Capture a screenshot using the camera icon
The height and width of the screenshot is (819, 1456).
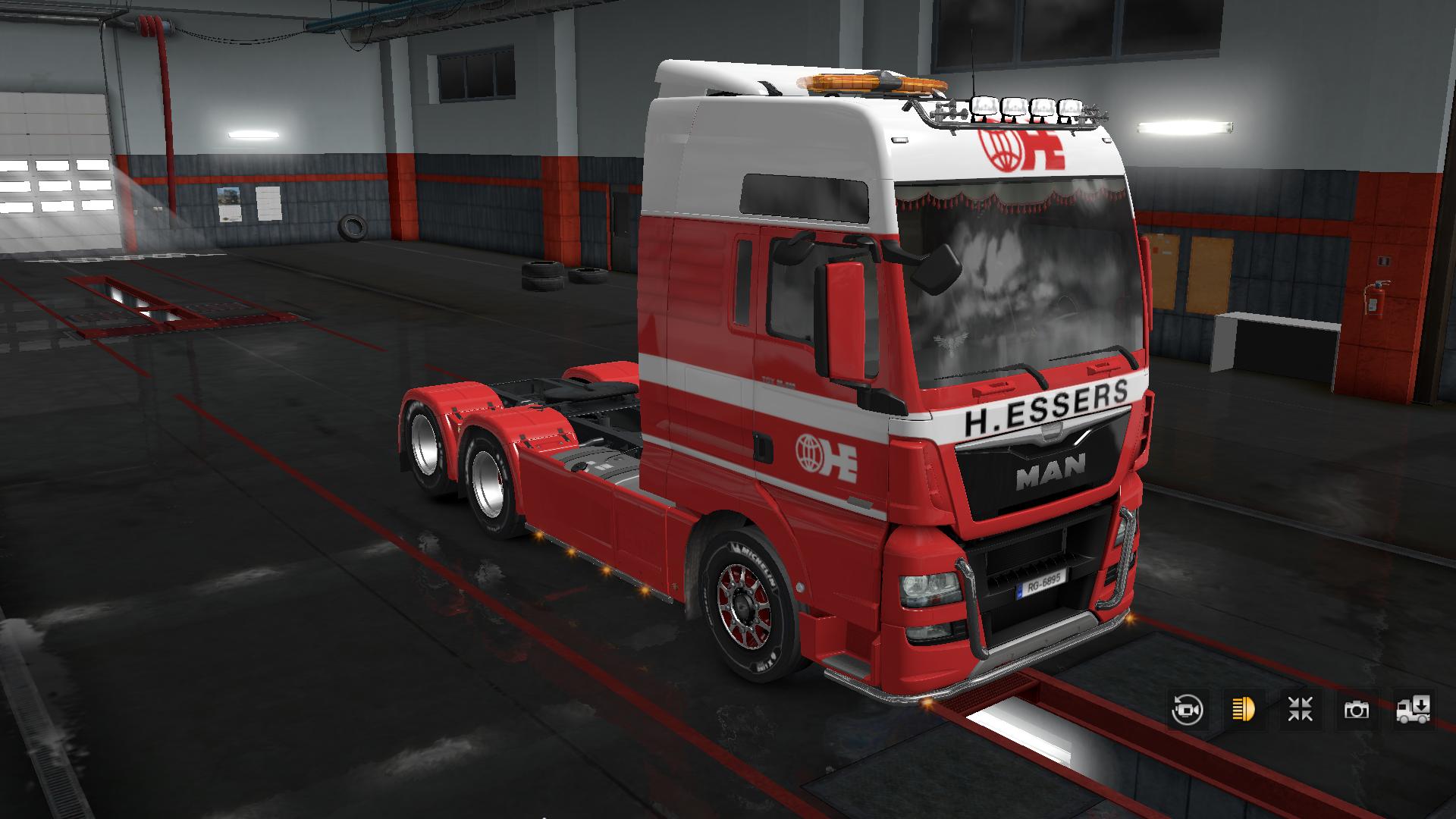(x=1357, y=711)
